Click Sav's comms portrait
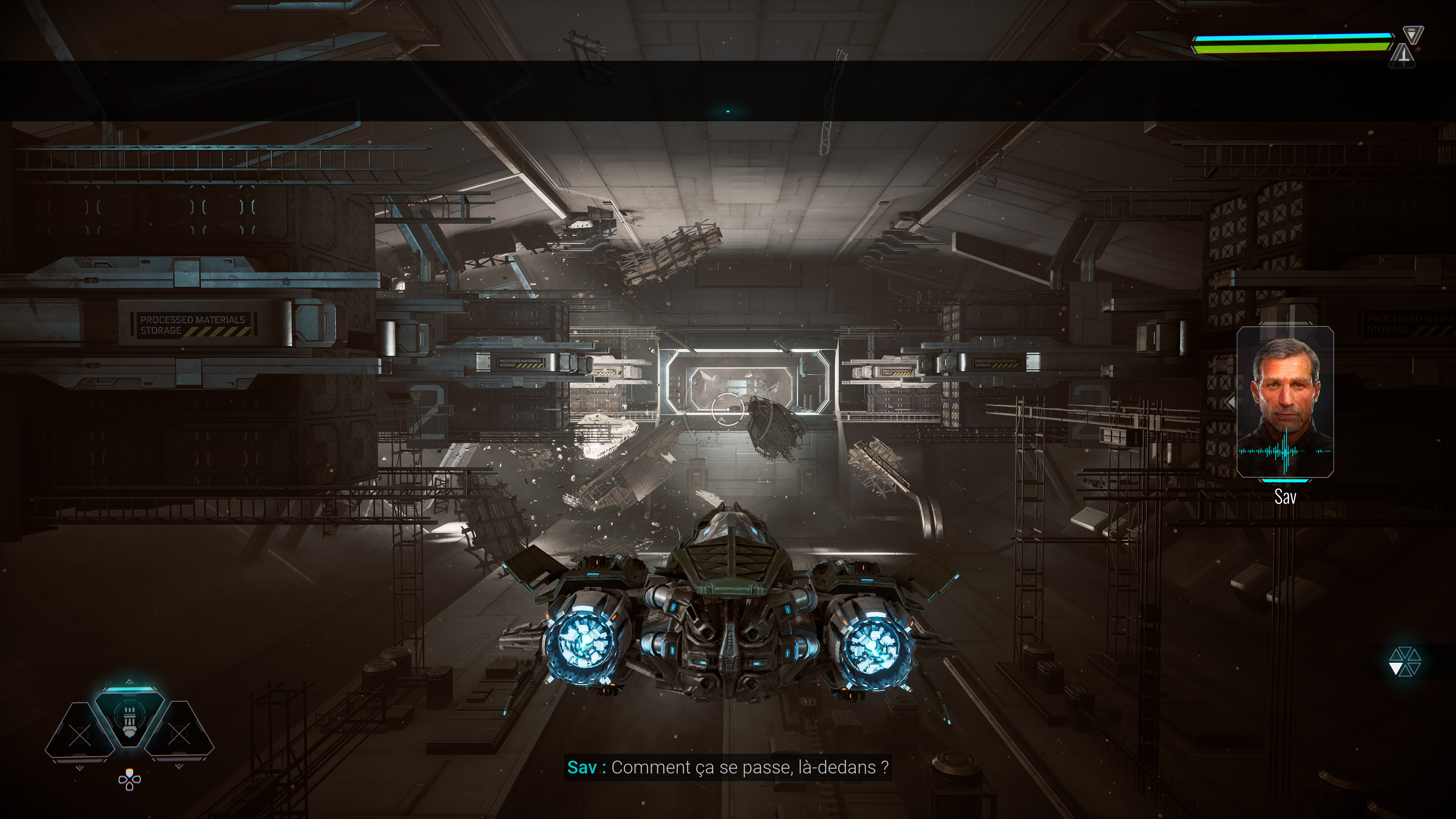The image size is (1456, 819). [1285, 402]
